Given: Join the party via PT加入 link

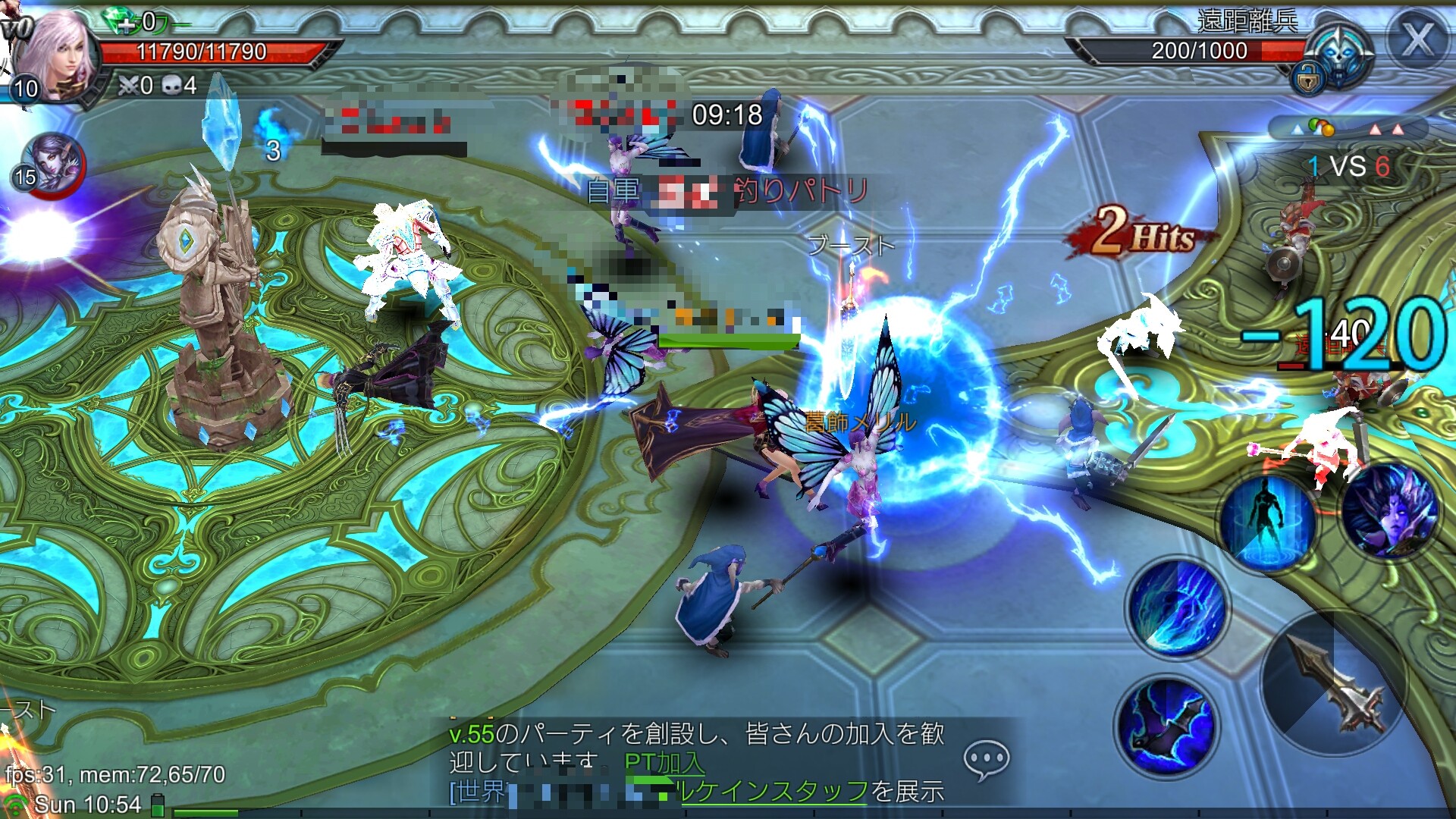Looking at the screenshot, I should [664, 762].
